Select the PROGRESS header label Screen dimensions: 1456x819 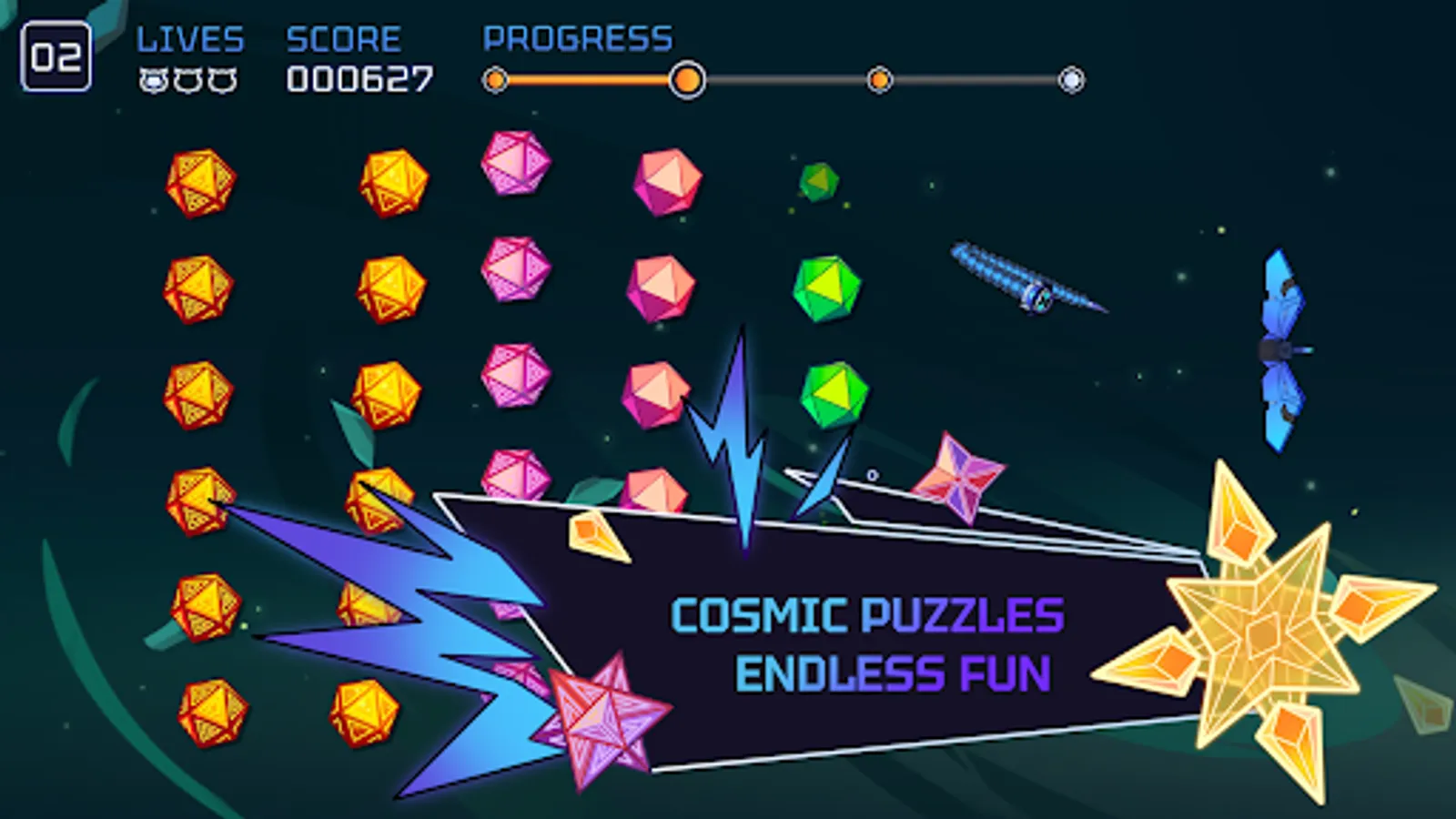577,38
